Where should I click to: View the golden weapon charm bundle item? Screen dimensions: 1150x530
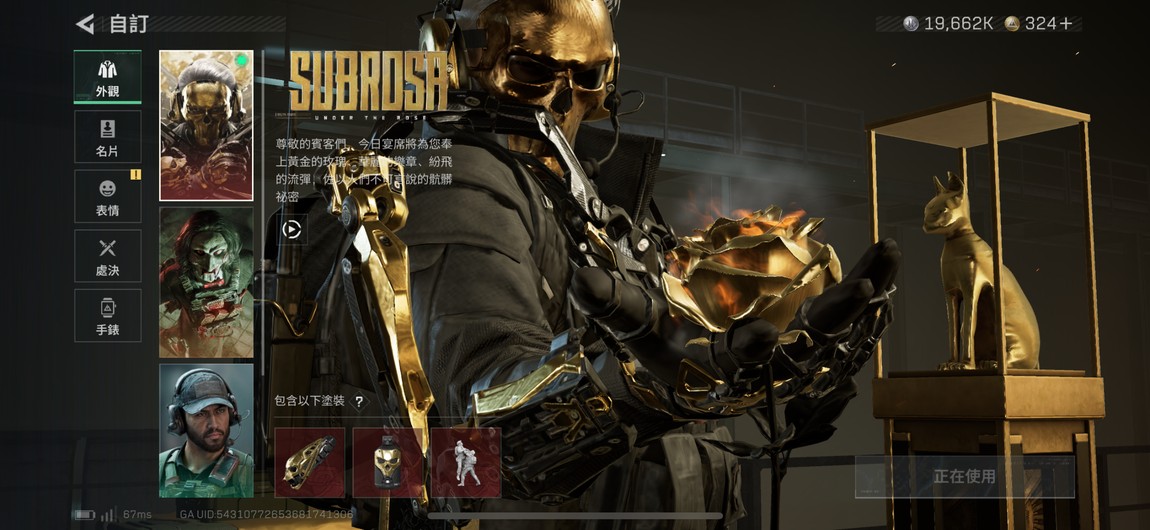[x=310, y=463]
